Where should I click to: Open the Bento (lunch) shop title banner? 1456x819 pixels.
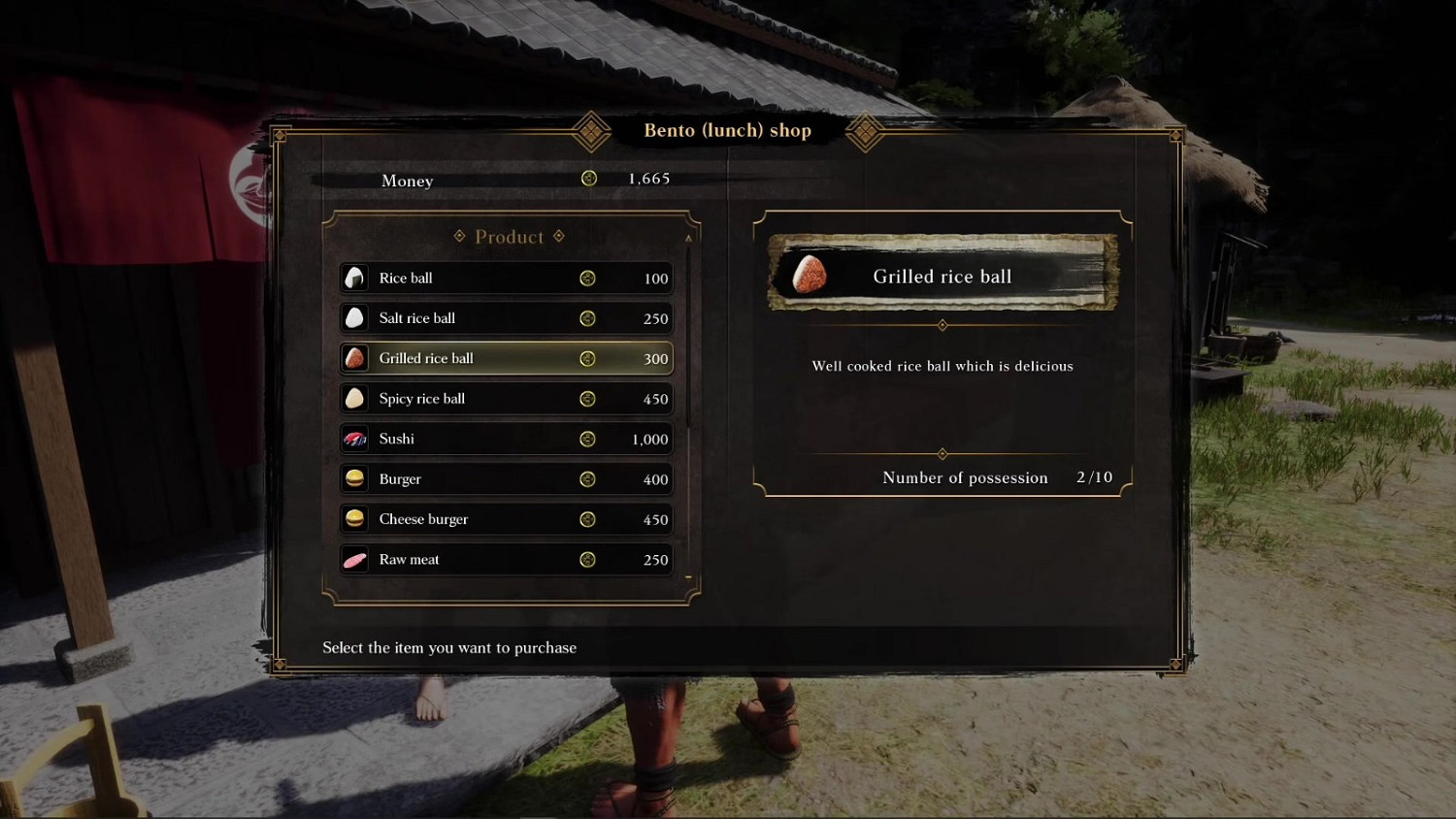(726, 130)
